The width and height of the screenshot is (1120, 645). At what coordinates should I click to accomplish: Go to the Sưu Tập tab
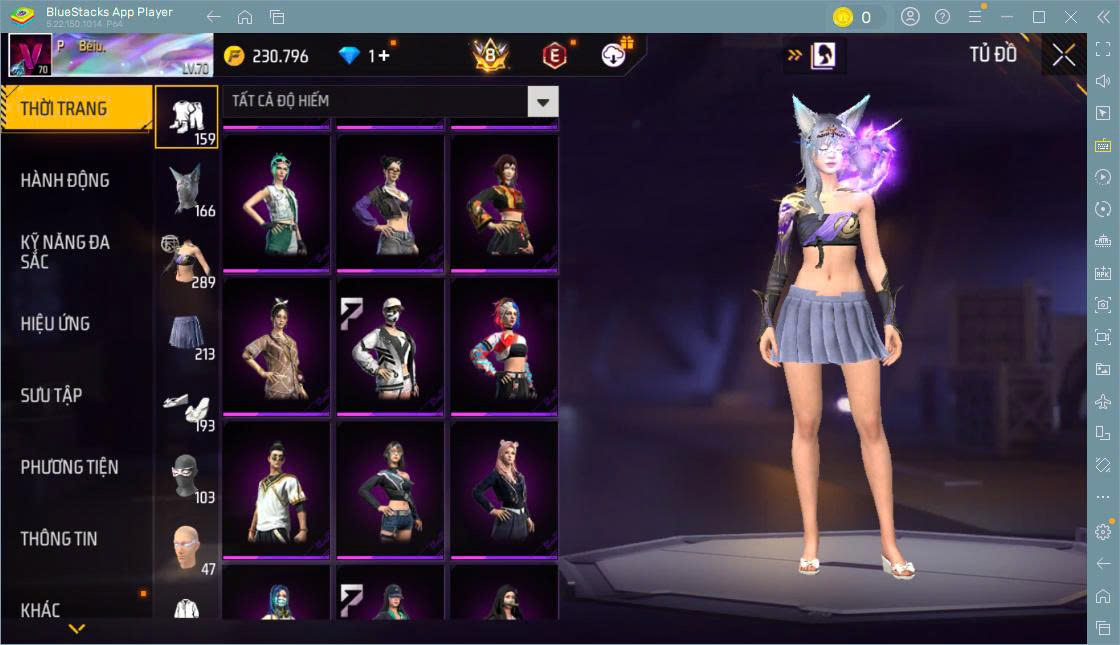[51, 395]
